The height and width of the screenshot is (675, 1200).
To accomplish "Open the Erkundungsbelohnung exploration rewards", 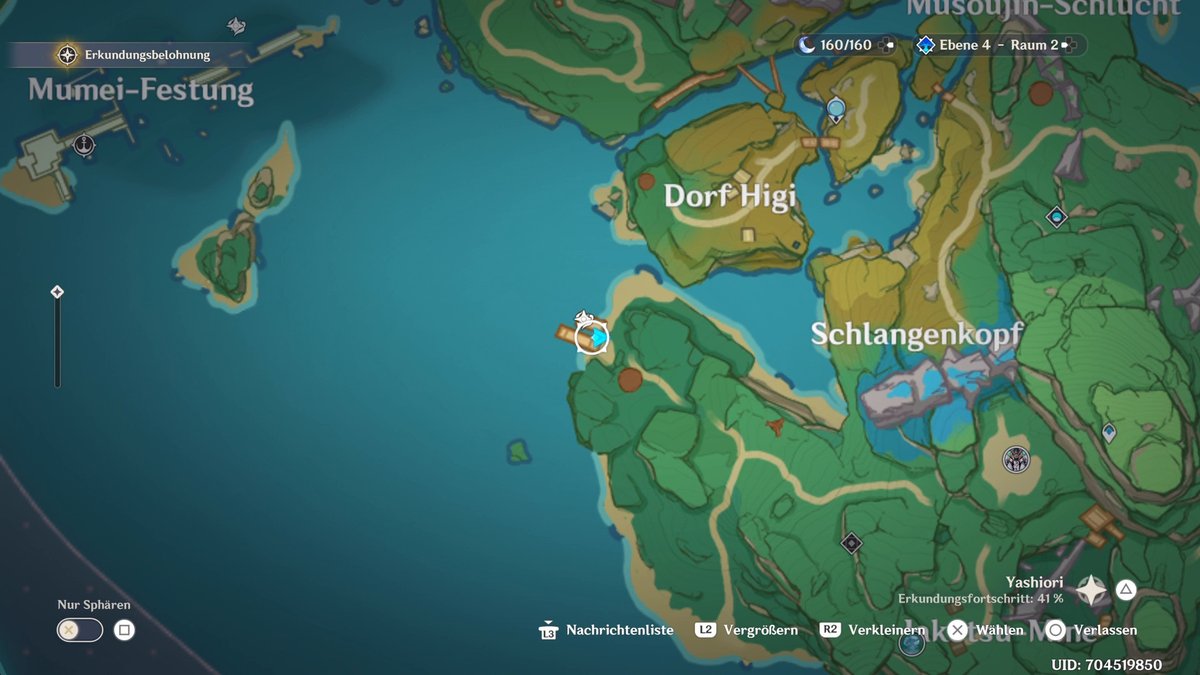I will pyautogui.click(x=137, y=55).
